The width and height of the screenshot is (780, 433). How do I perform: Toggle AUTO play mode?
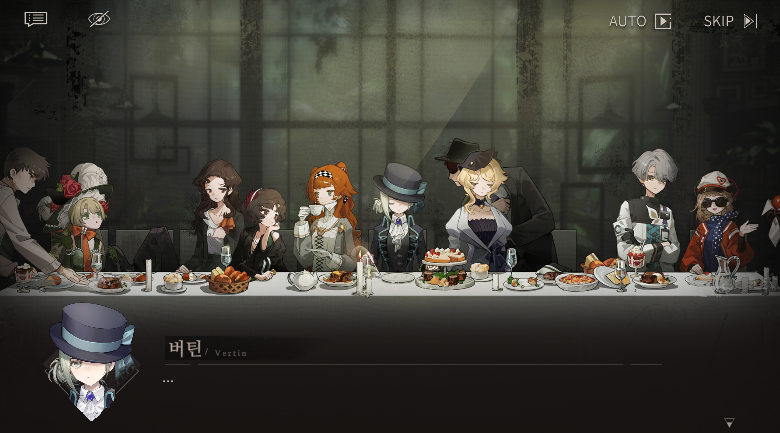tap(640, 21)
